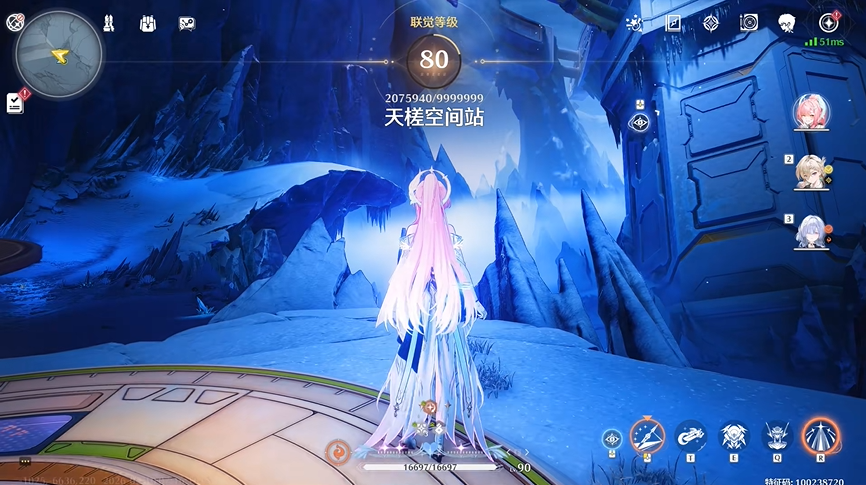Screen dimensions: 866x485
Task: Open the quest checklist icon with red alert
Action: click(15, 102)
